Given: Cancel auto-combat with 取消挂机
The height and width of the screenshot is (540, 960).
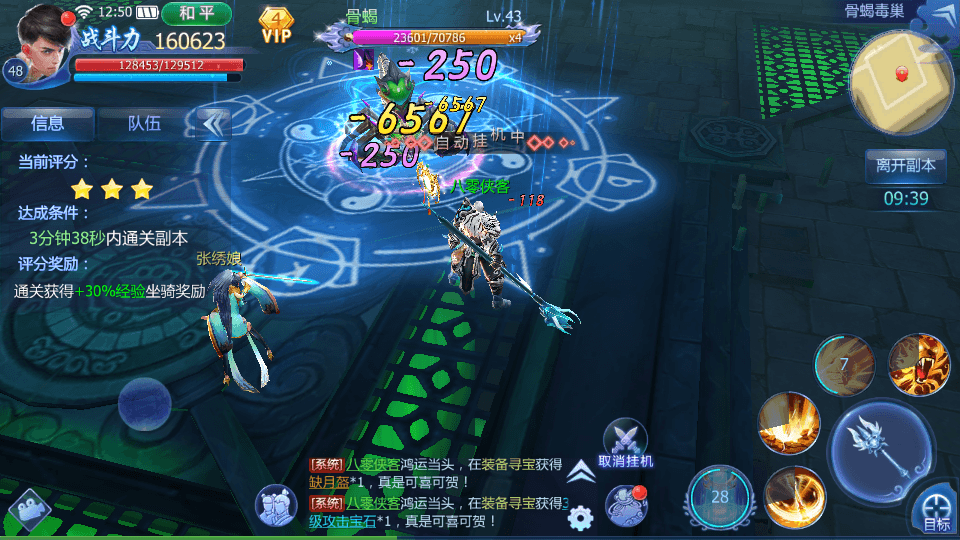Looking at the screenshot, I should coord(625,444).
